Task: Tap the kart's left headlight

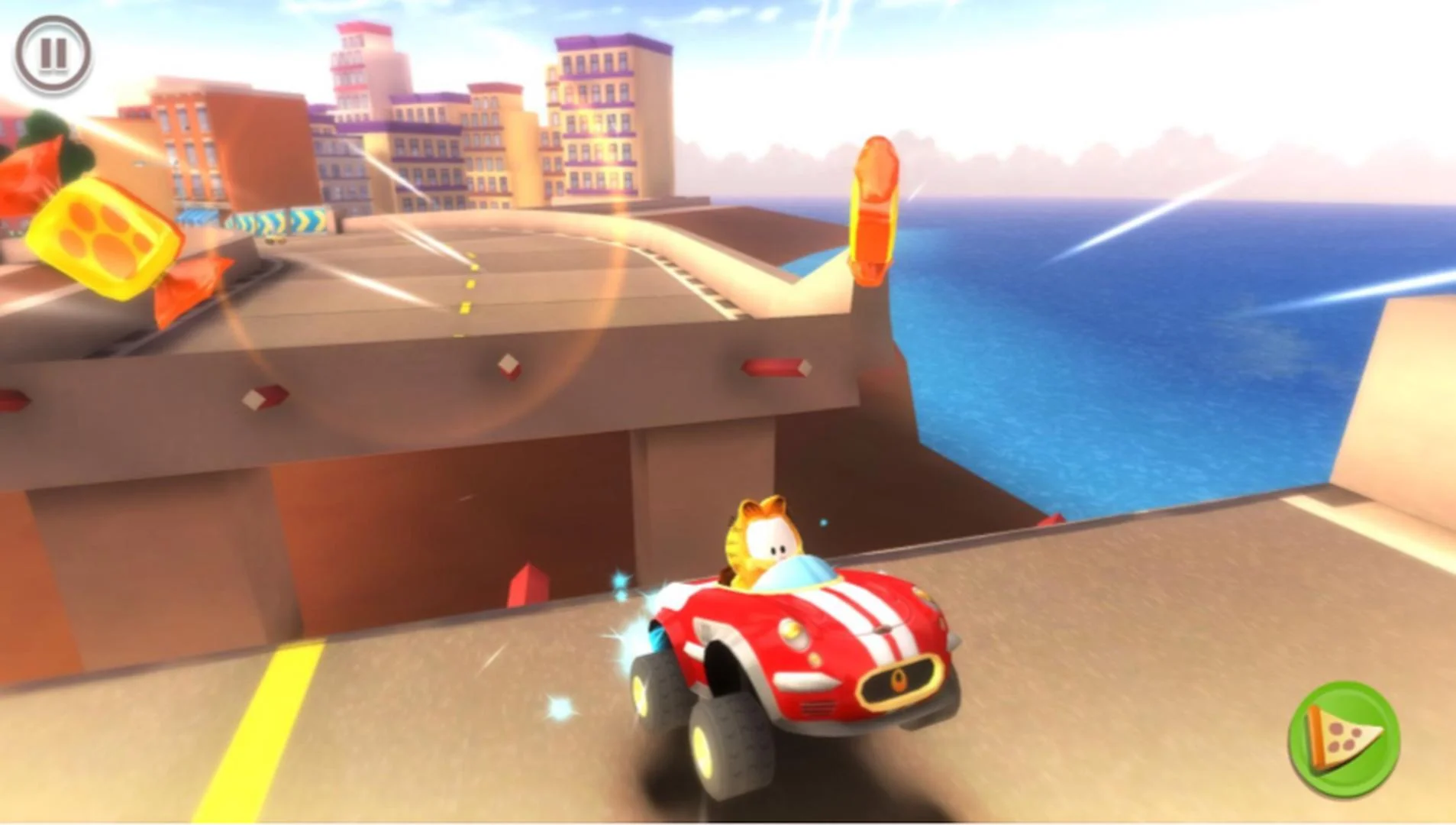Action: (x=792, y=630)
